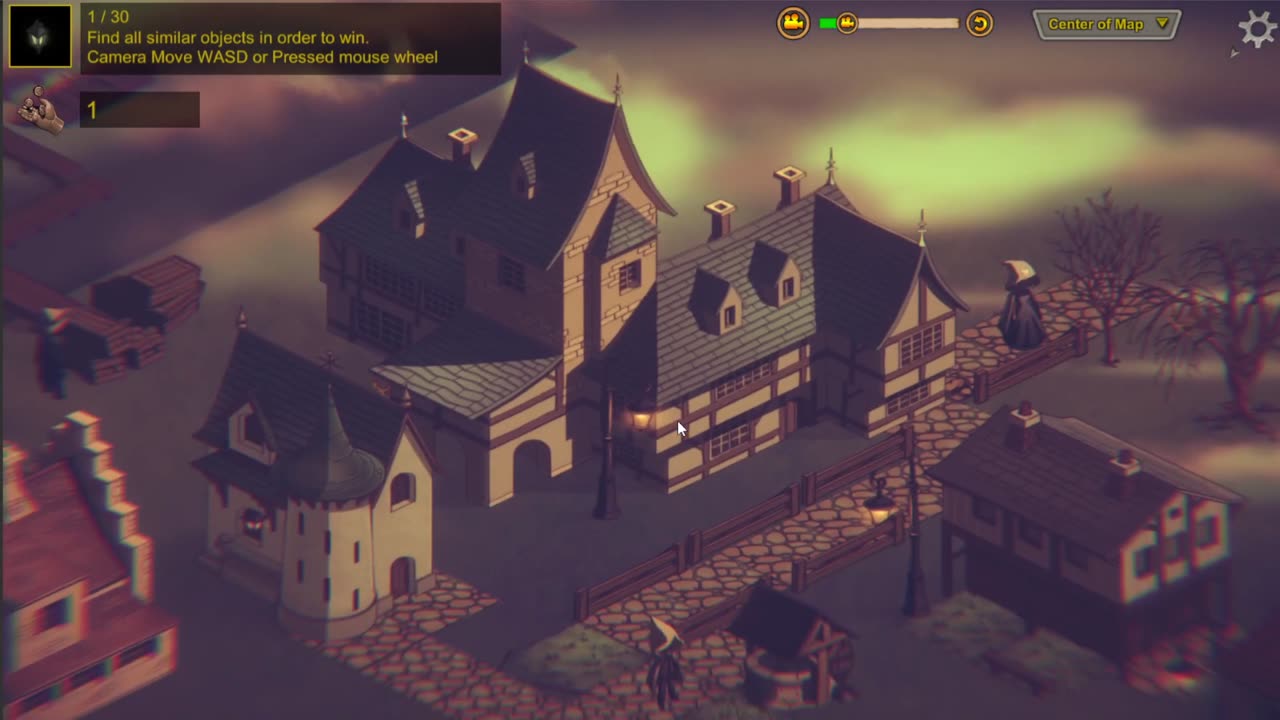
Task: Click the camera reset arrow button
Action: [979, 23]
